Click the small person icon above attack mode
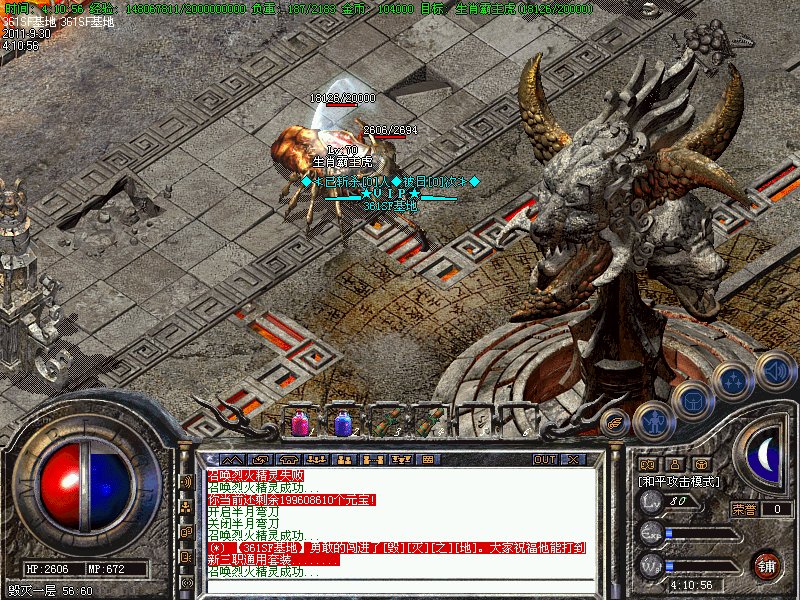This screenshot has width=800, height=600. 674,464
